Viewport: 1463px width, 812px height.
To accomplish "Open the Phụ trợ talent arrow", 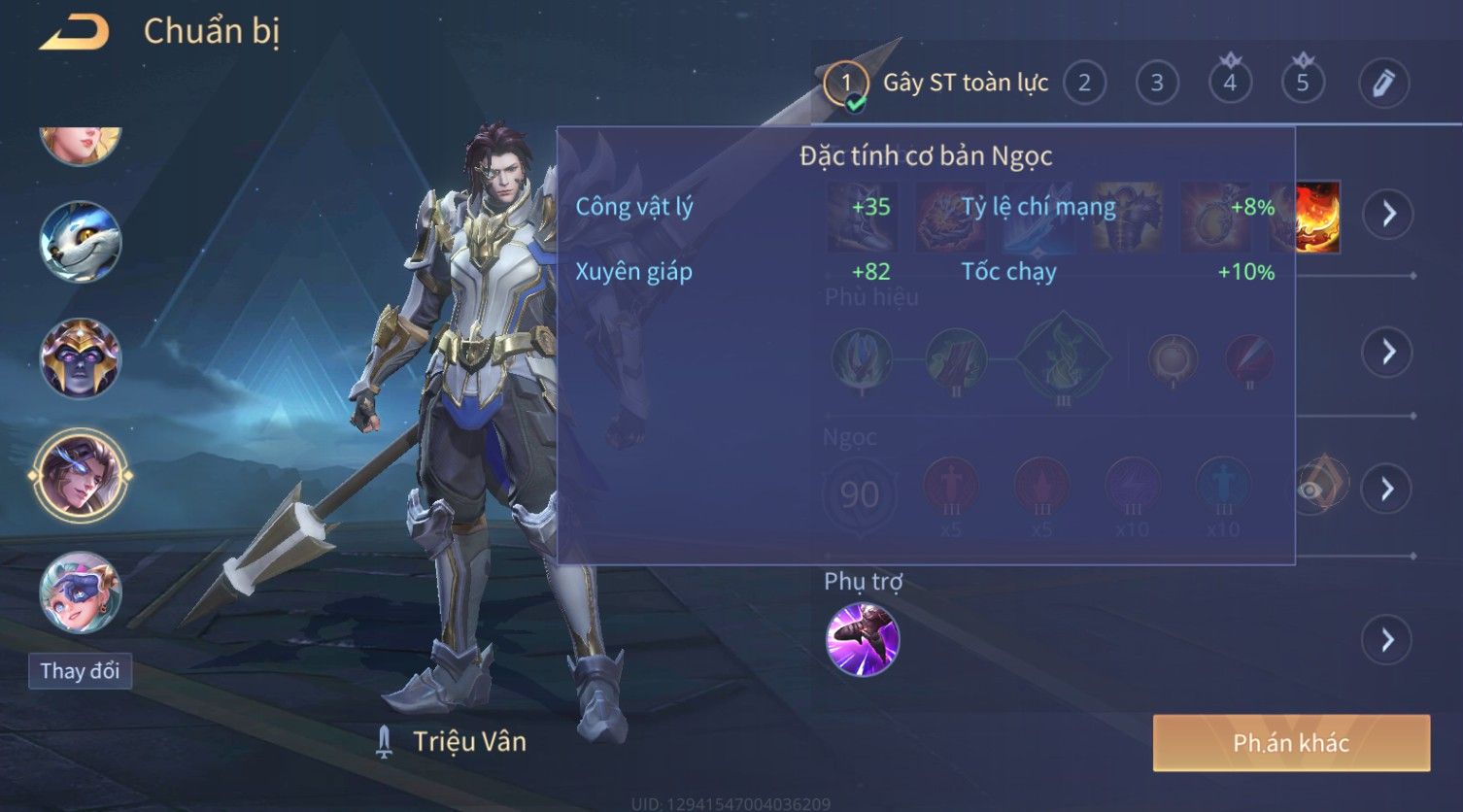I will (1386, 640).
